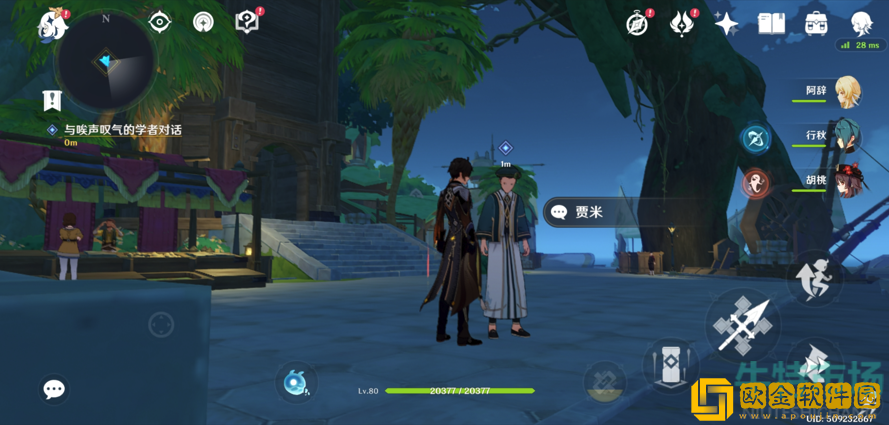The image size is (889, 425).
Task: Open the backpack inventory
Action: point(816,23)
